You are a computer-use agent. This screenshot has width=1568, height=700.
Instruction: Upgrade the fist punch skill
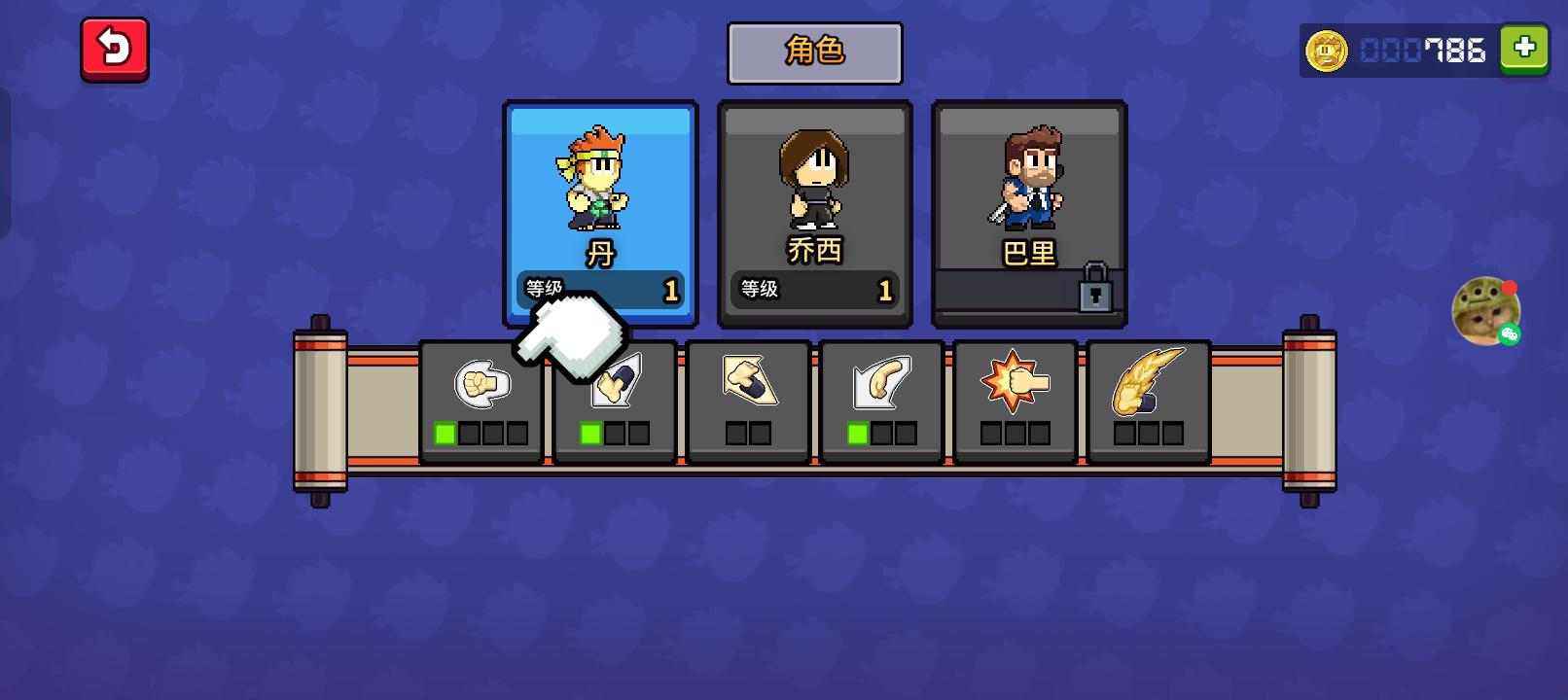coord(481,401)
